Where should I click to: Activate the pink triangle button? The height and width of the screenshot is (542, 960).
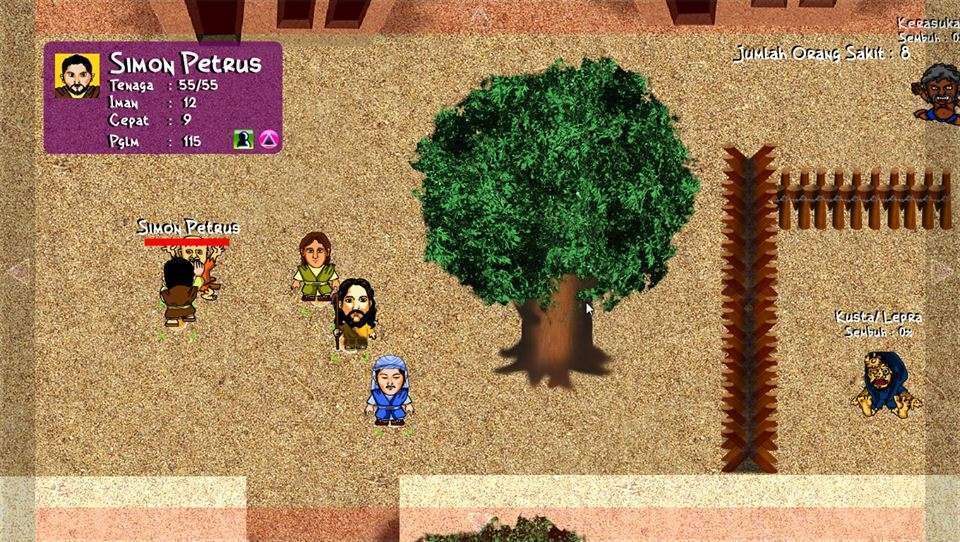(x=268, y=140)
